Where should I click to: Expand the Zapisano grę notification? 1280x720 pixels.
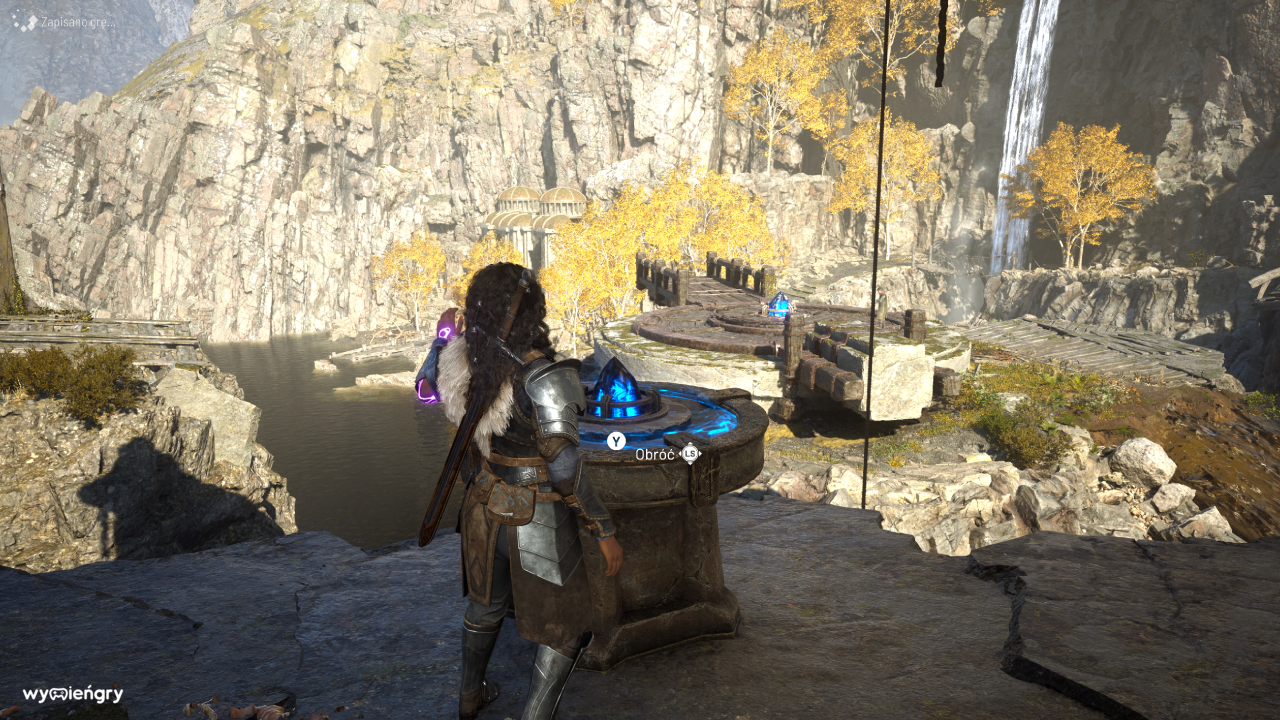(x=73, y=22)
